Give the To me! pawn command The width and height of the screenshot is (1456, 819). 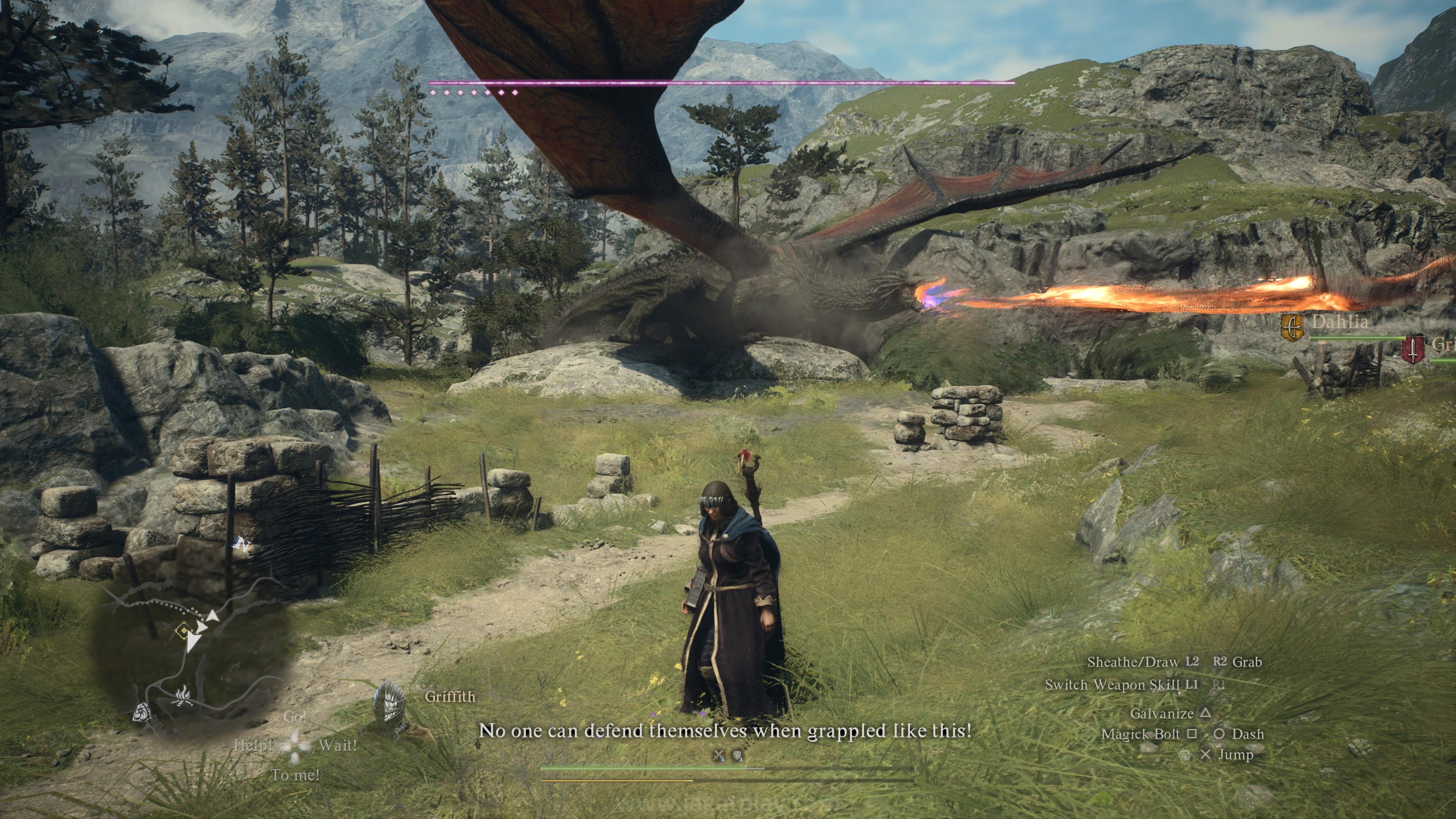(x=295, y=775)
